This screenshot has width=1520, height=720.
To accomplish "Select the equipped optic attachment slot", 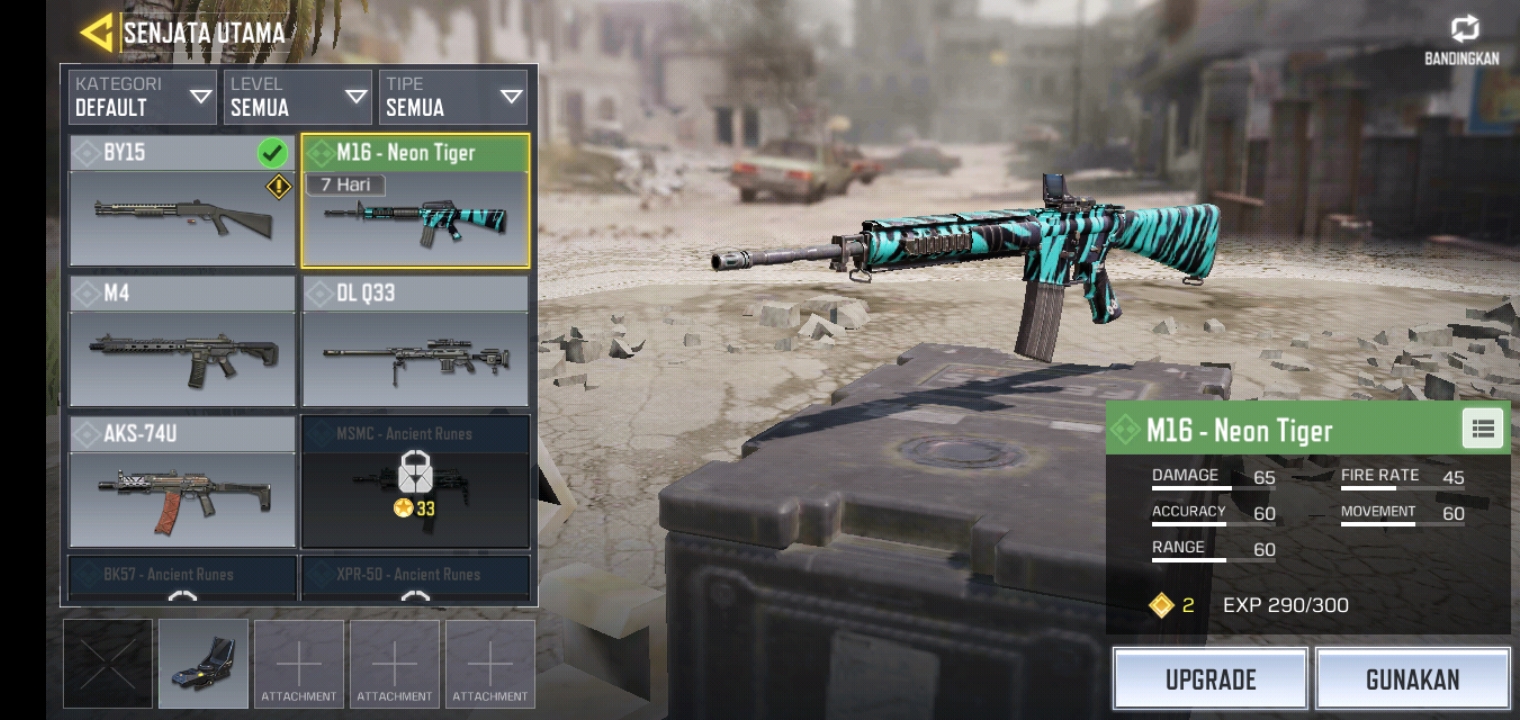I will (x=203, y=664).
